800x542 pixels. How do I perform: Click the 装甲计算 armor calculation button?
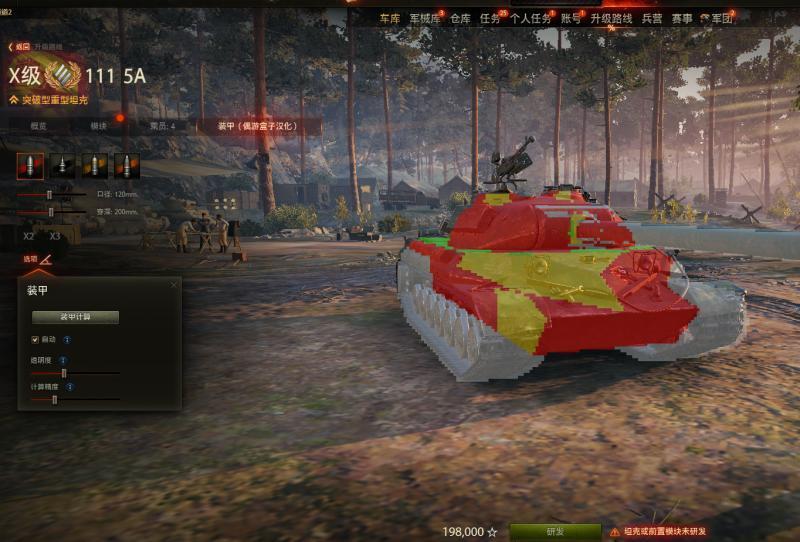75,317
